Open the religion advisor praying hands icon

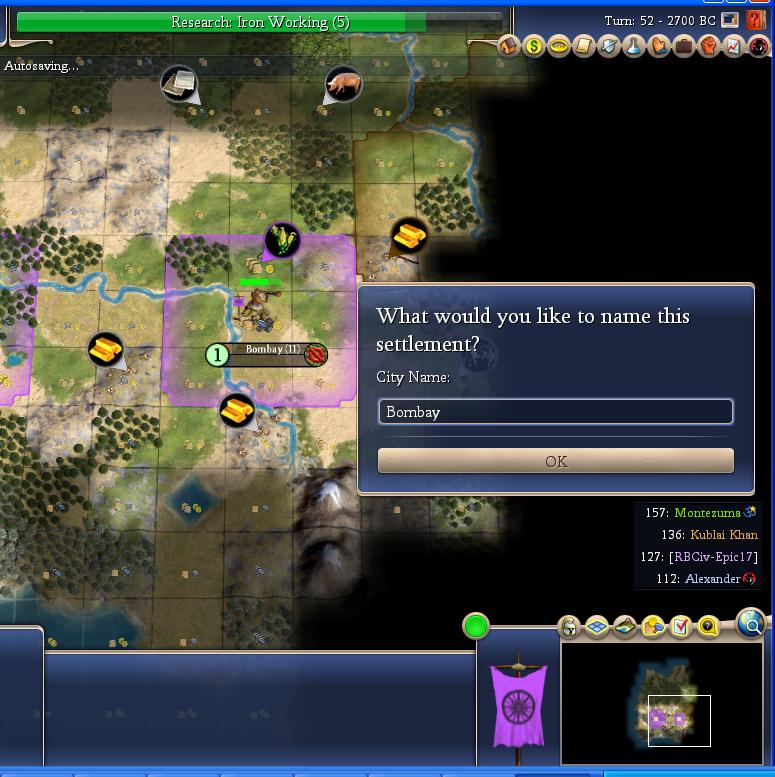(x=659, y=46)
